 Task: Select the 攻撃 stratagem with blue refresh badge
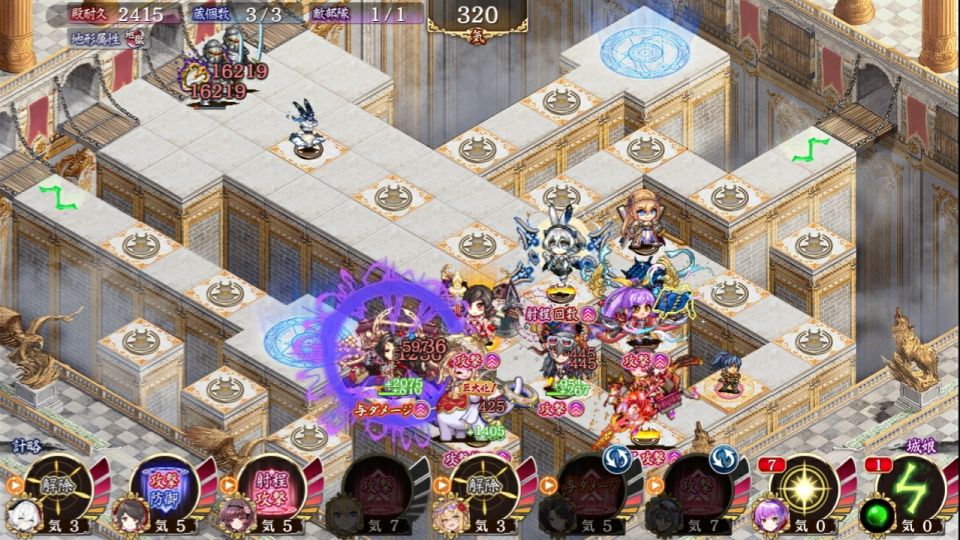click(697, 489)
